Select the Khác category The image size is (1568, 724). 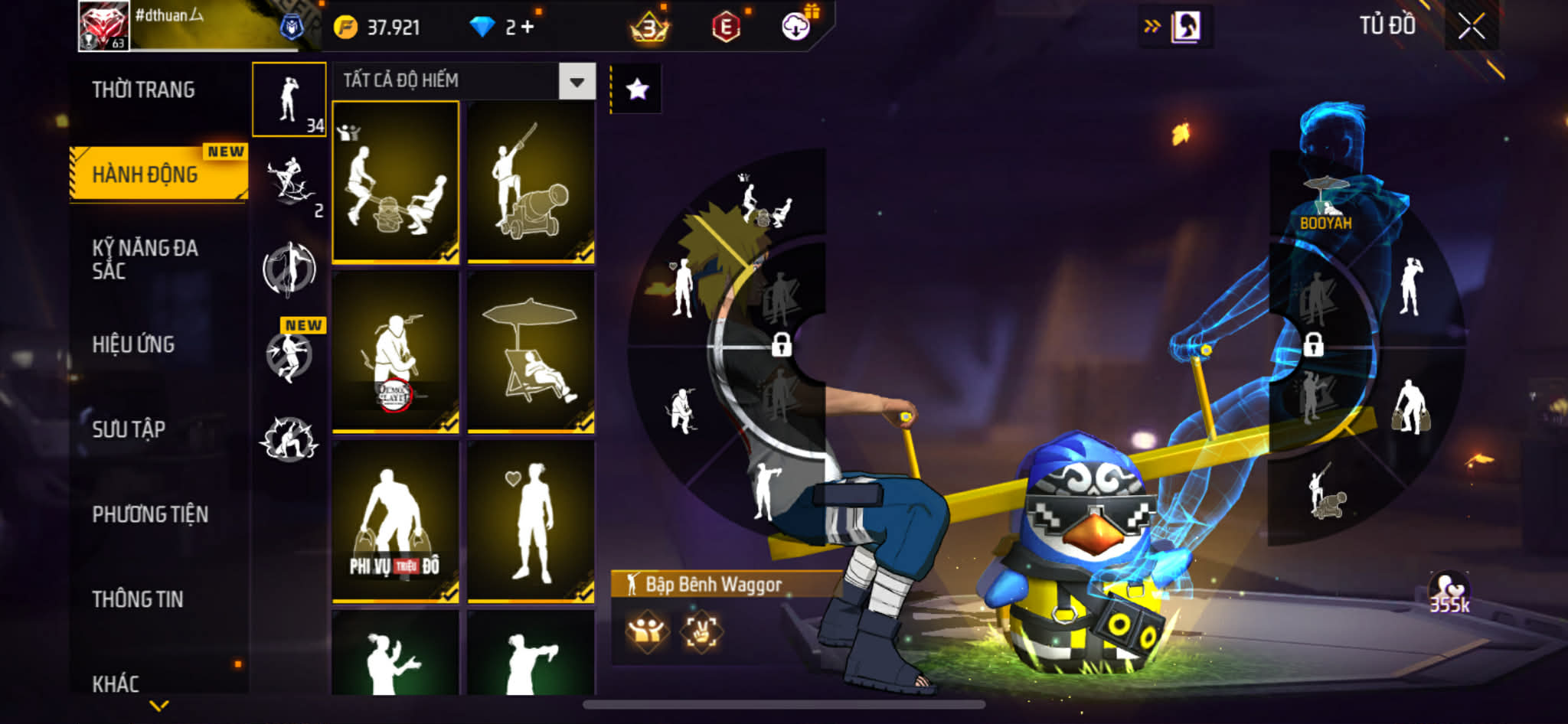(x=116, y=683)
